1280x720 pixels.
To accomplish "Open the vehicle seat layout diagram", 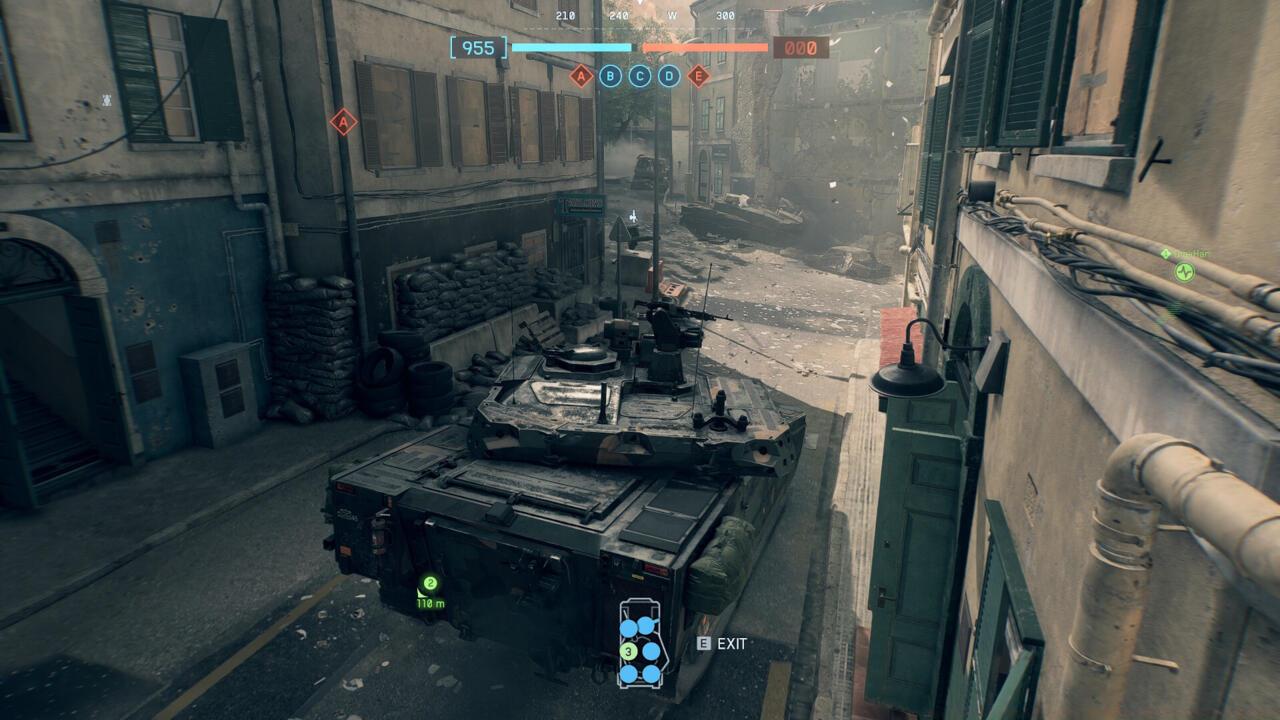I will click(641, 648).
